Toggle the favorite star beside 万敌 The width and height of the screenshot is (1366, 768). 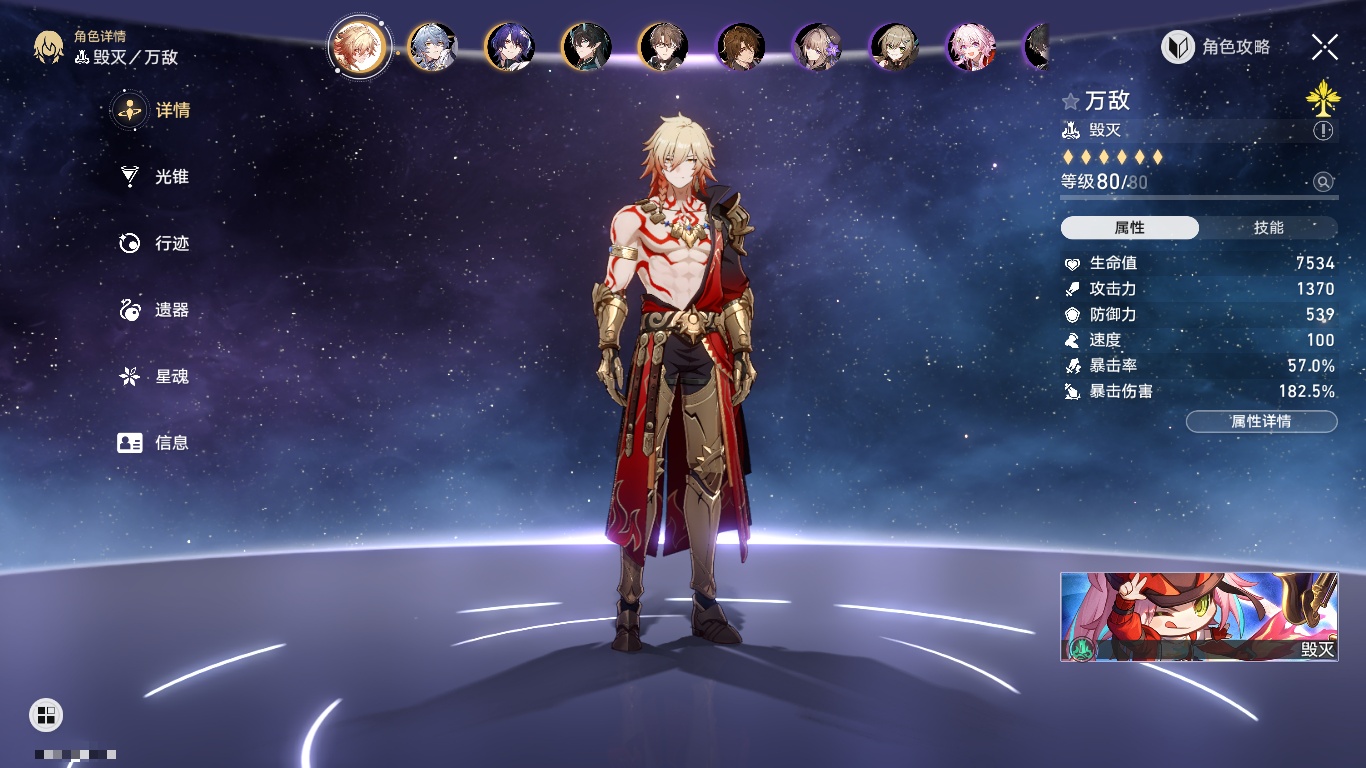(1071, 101)
